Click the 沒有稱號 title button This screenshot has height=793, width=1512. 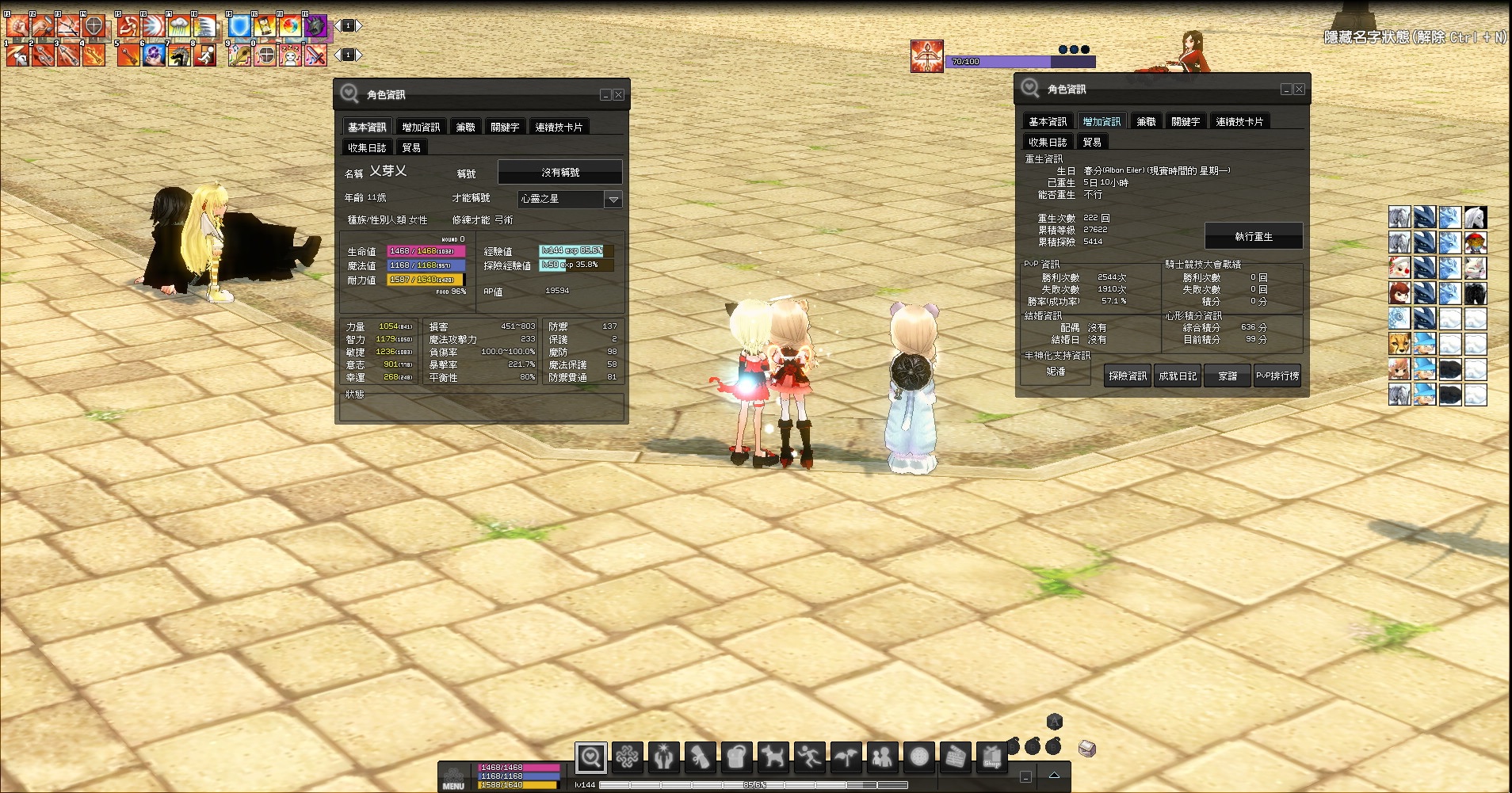[559, 172]
